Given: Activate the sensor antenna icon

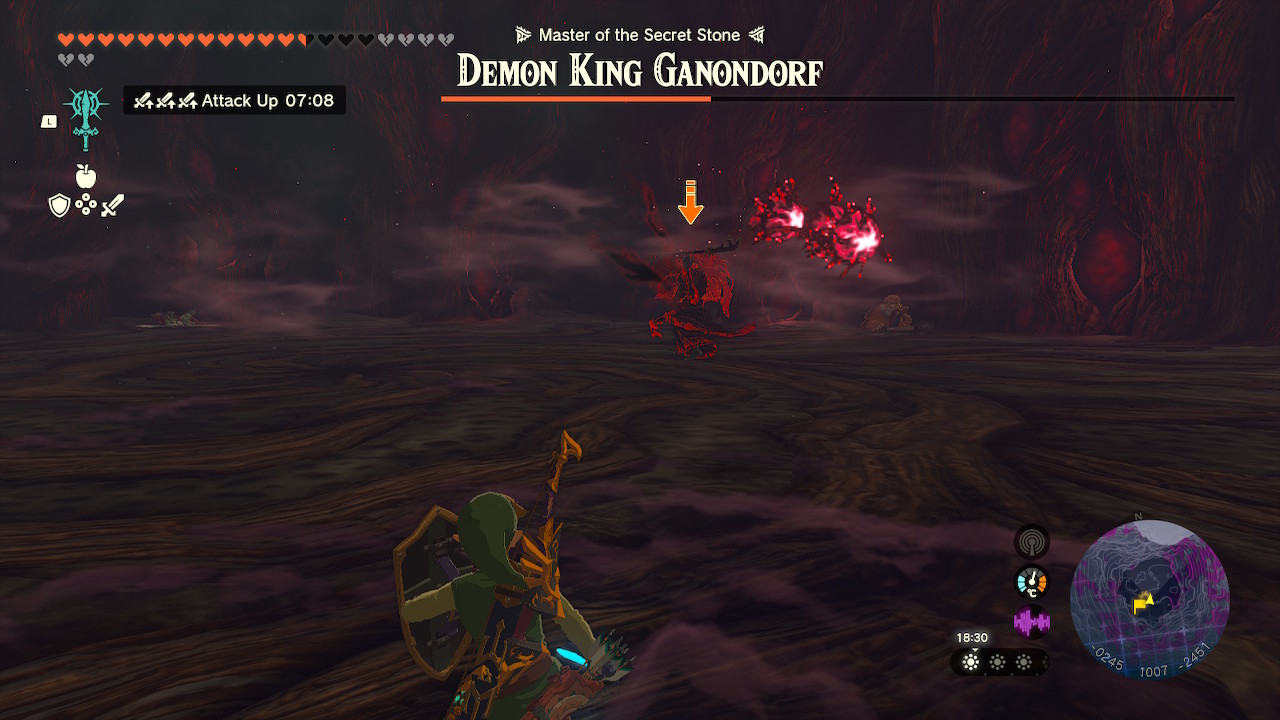Looking at the screenshot, I should (x=1031, y=542).
